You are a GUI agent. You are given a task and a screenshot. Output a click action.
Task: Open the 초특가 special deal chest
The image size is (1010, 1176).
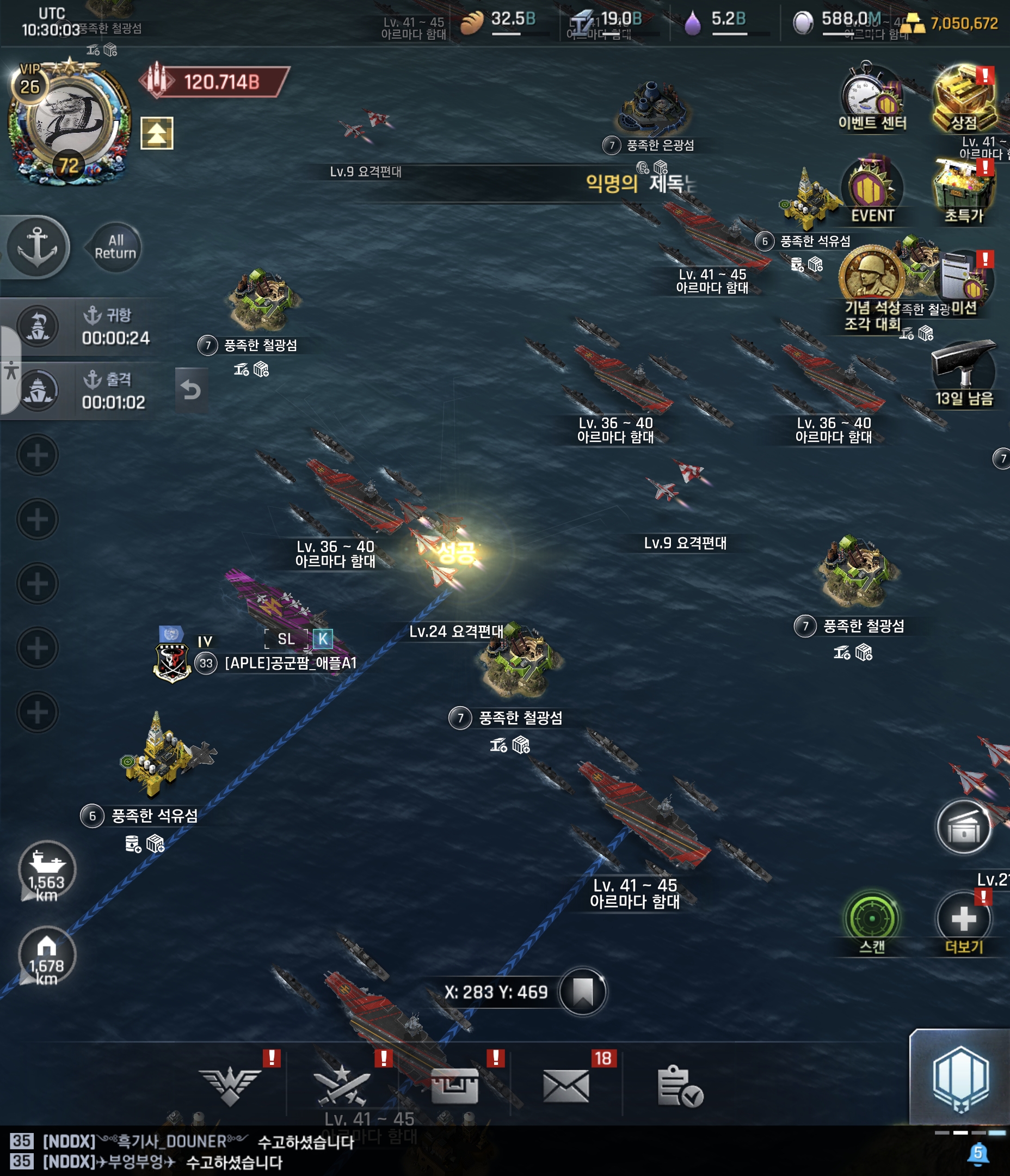(x=963, y=190)
